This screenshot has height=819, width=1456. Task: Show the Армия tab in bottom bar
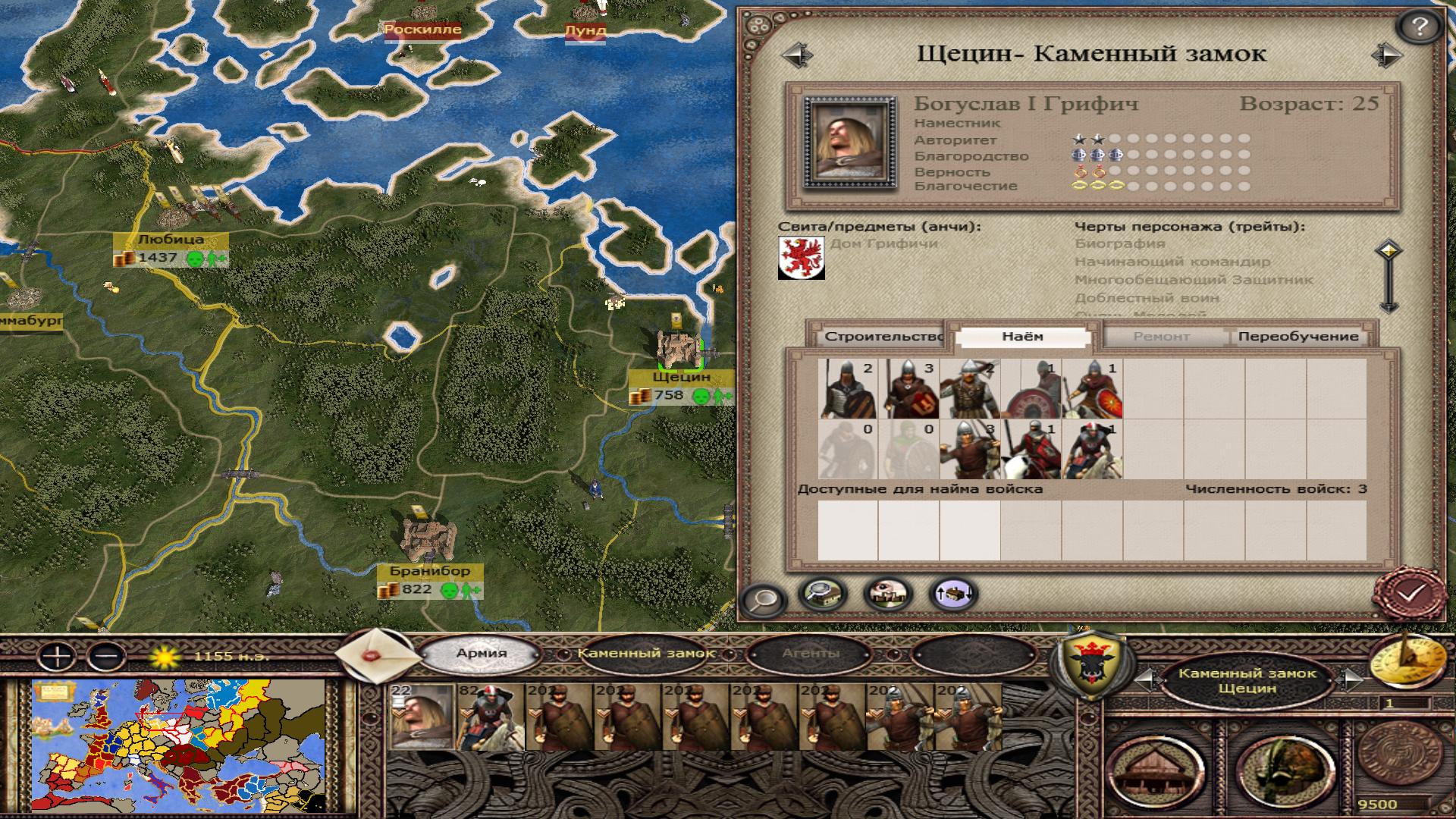coord(482,653)
